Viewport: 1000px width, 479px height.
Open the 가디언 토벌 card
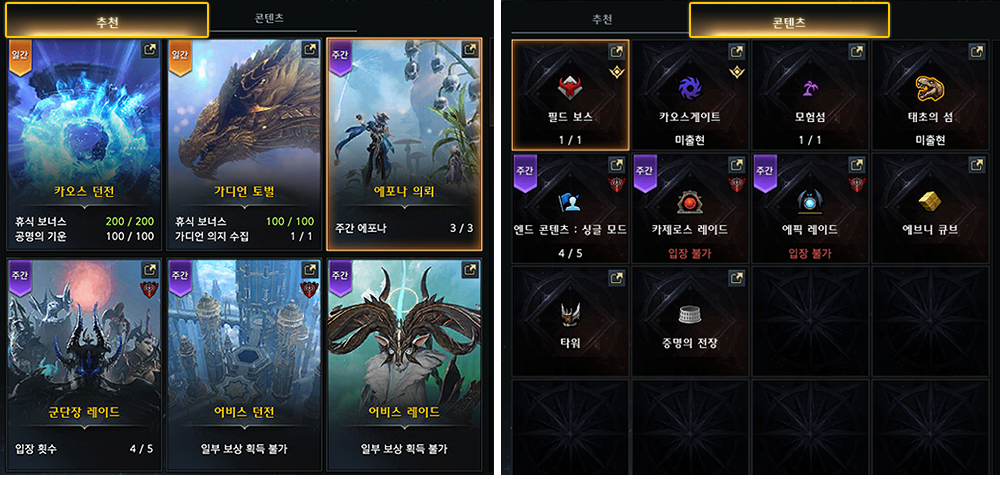(243, 143)
